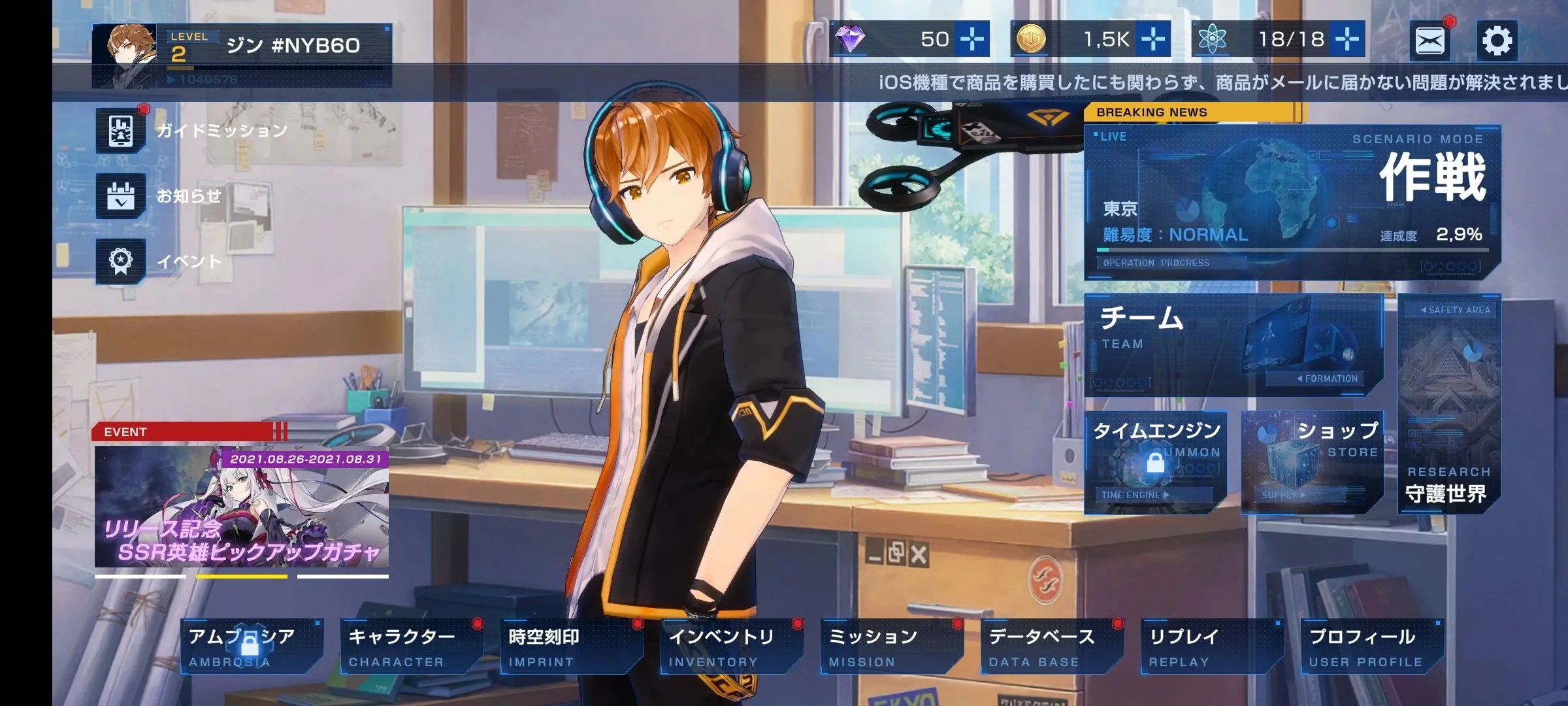
Task: Open the 時空刻印 Imprint menu
Action: click(x=570, y=647)
